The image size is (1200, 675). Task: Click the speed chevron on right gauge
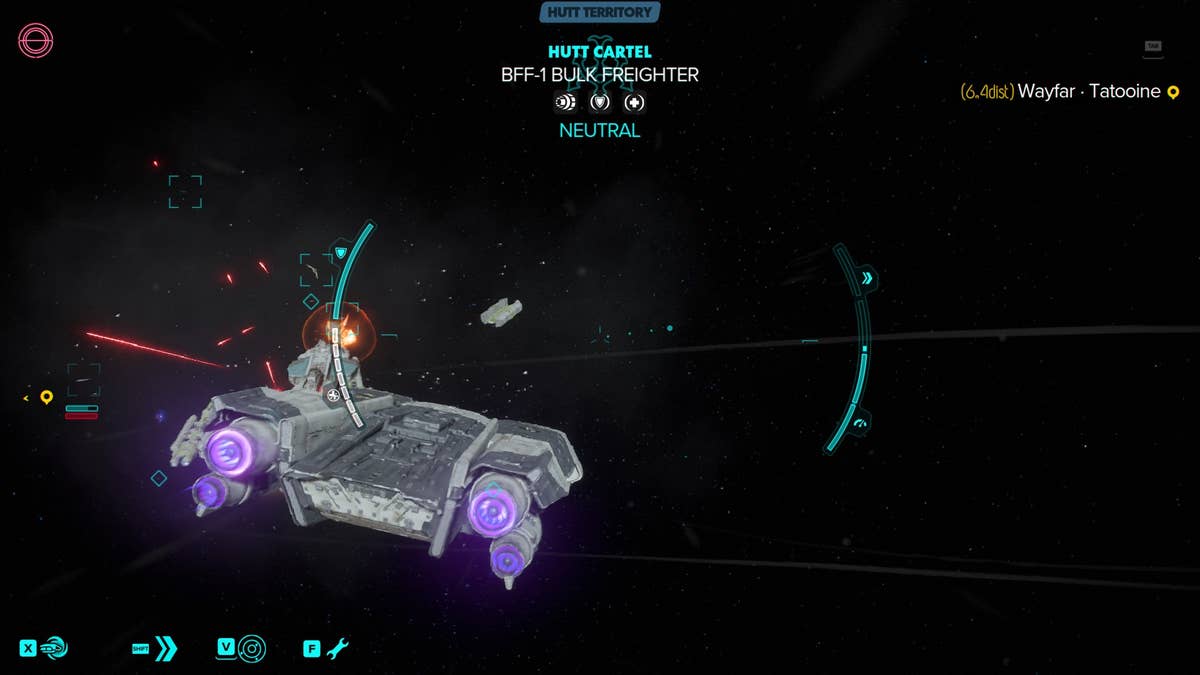[867, 278]
